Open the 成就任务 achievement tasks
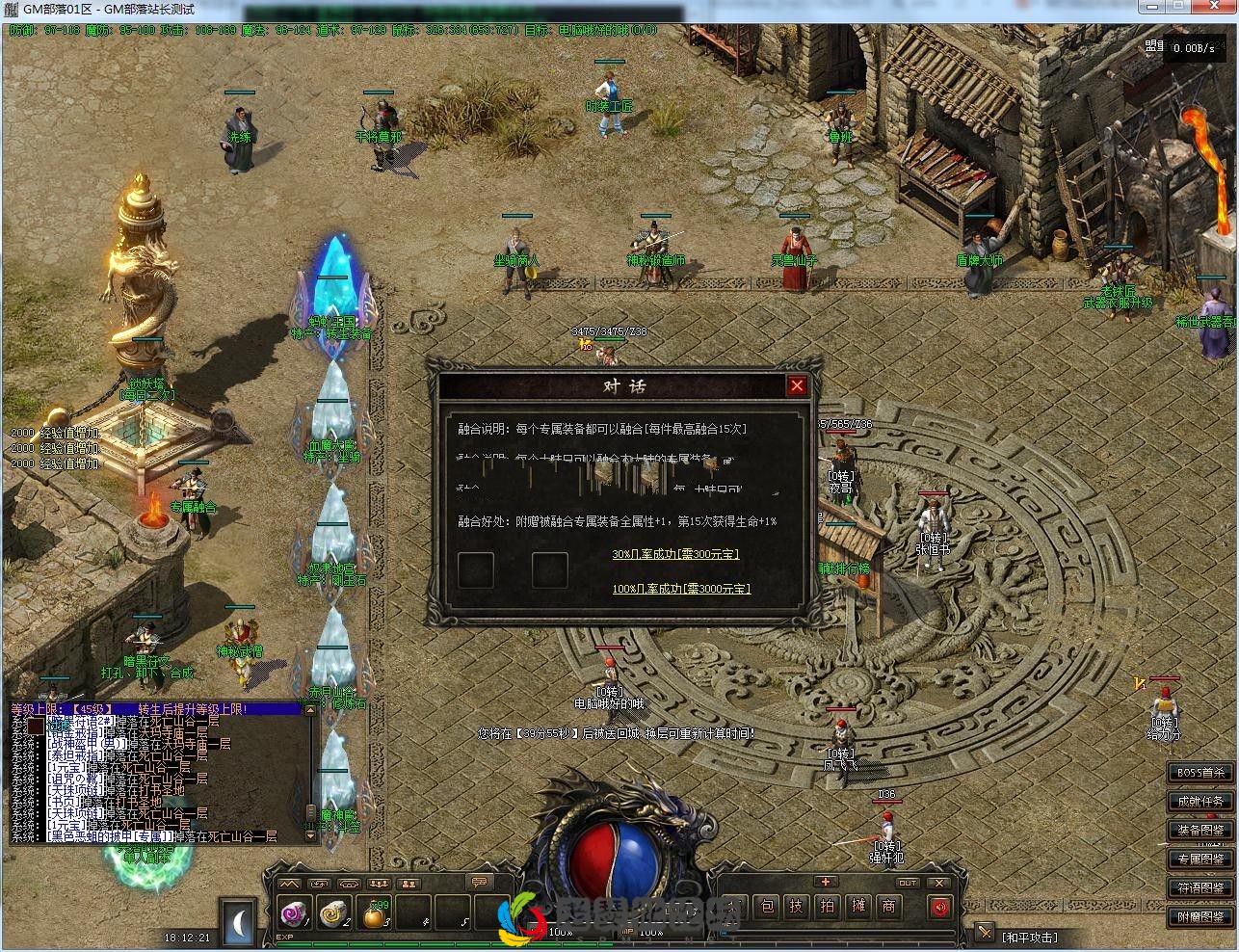This screenshot has width=1239, height=952. click(x=1199, y=802)
